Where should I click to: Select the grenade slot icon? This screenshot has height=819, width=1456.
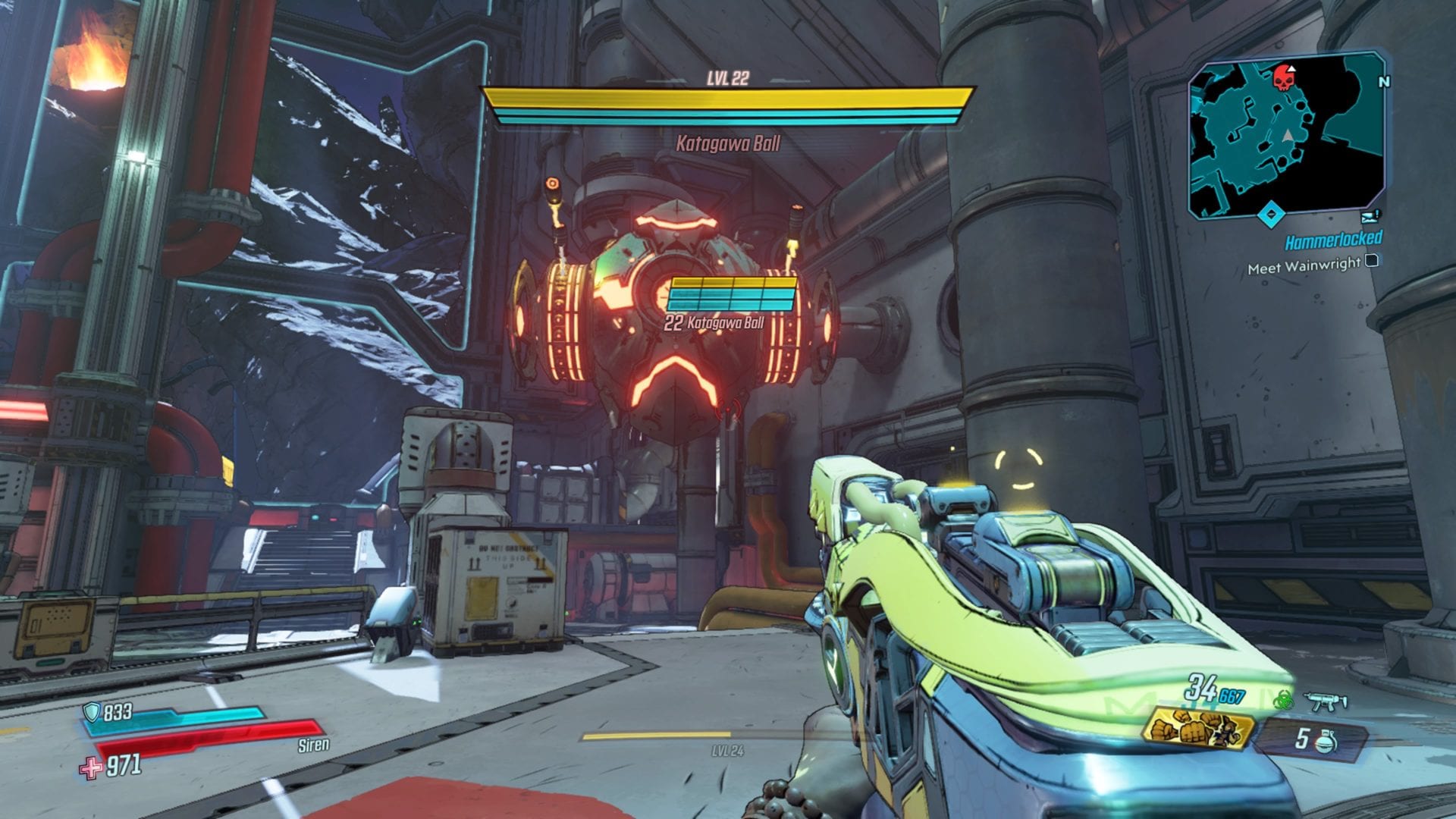pyautogui.click(x=1325, y=739)
